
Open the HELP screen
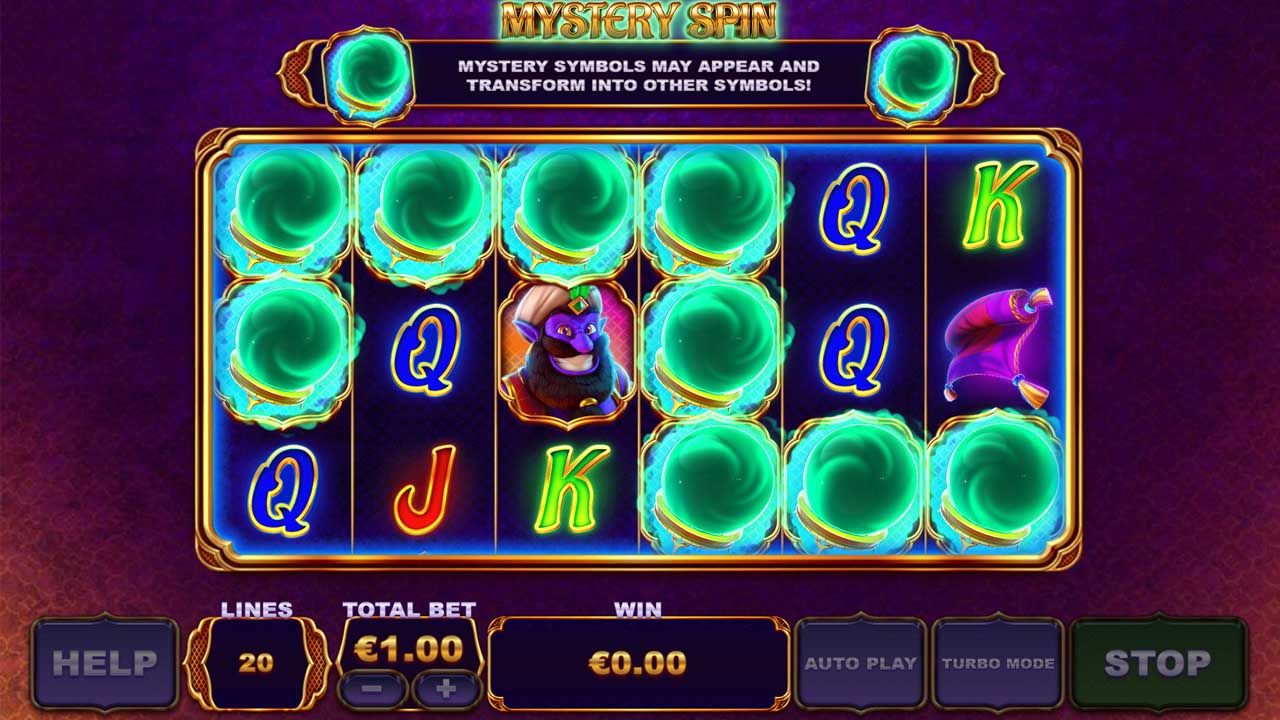pyautogui.click(x=104, y=662)
